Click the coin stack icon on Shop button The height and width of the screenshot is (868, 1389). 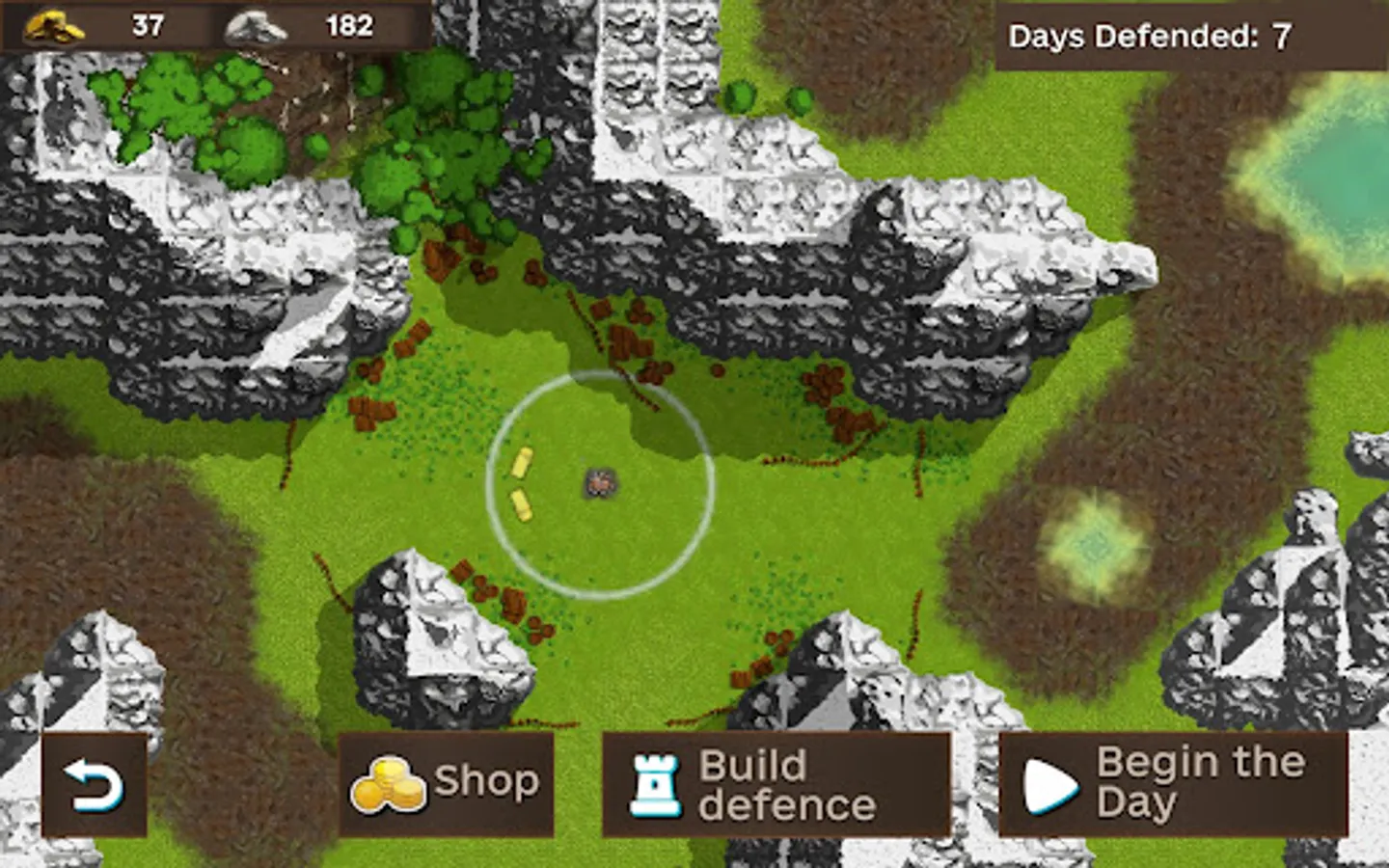[x=390, y=783]
